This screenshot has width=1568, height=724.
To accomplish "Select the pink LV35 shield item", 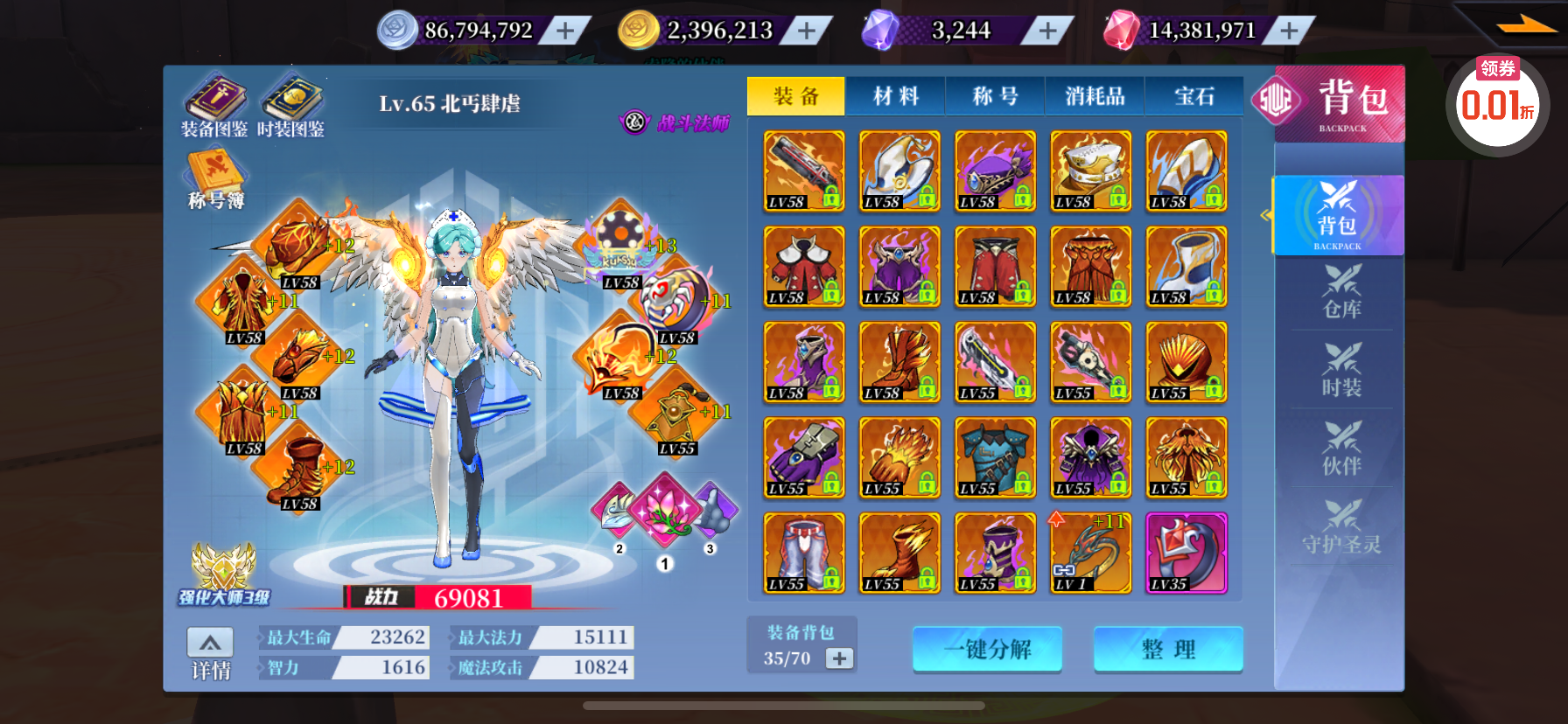I will [1186, 553].
